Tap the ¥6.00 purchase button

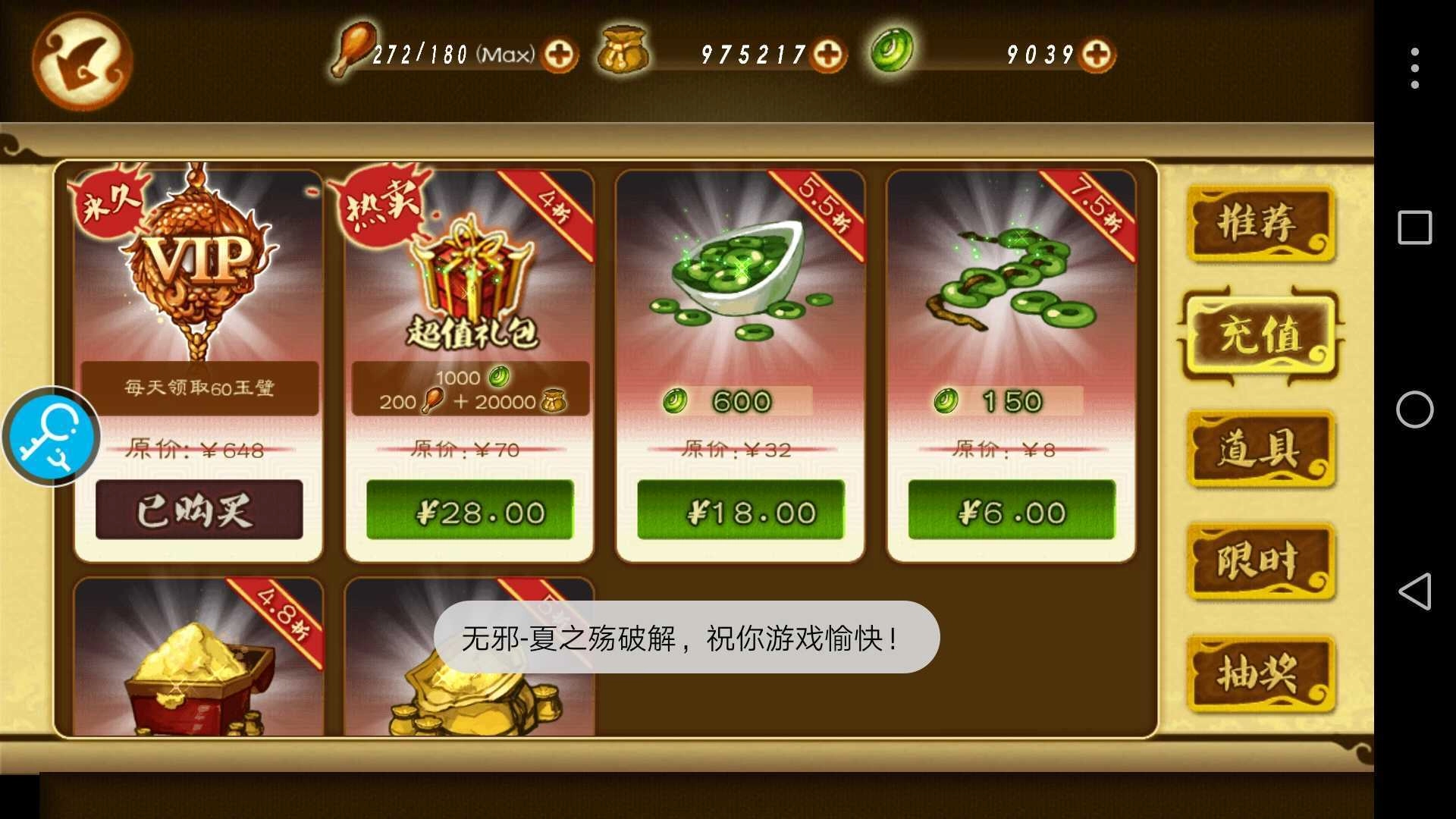[1010, 510]
